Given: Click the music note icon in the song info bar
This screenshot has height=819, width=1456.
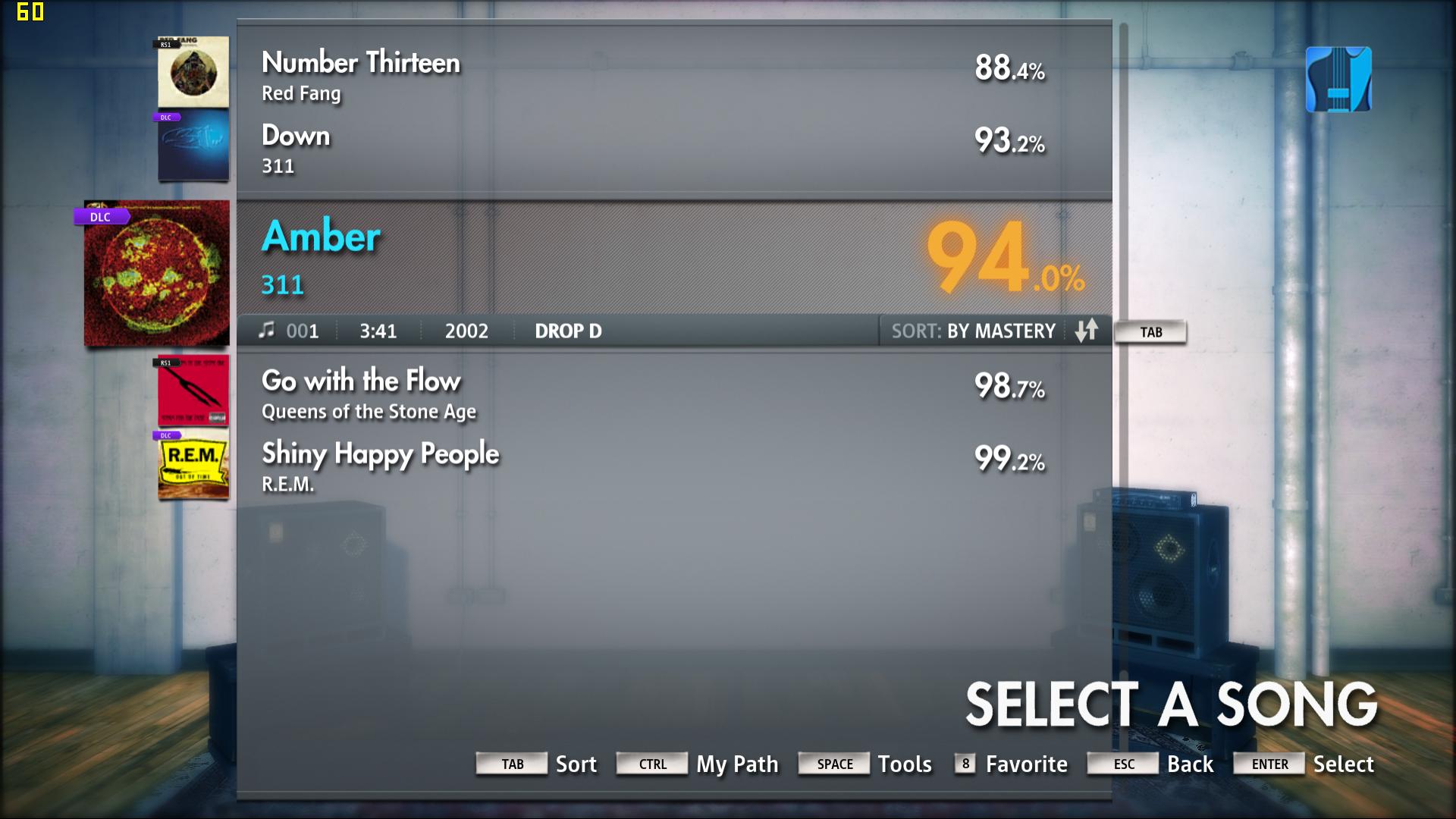Looking at the screenshot, I should 267,329.
